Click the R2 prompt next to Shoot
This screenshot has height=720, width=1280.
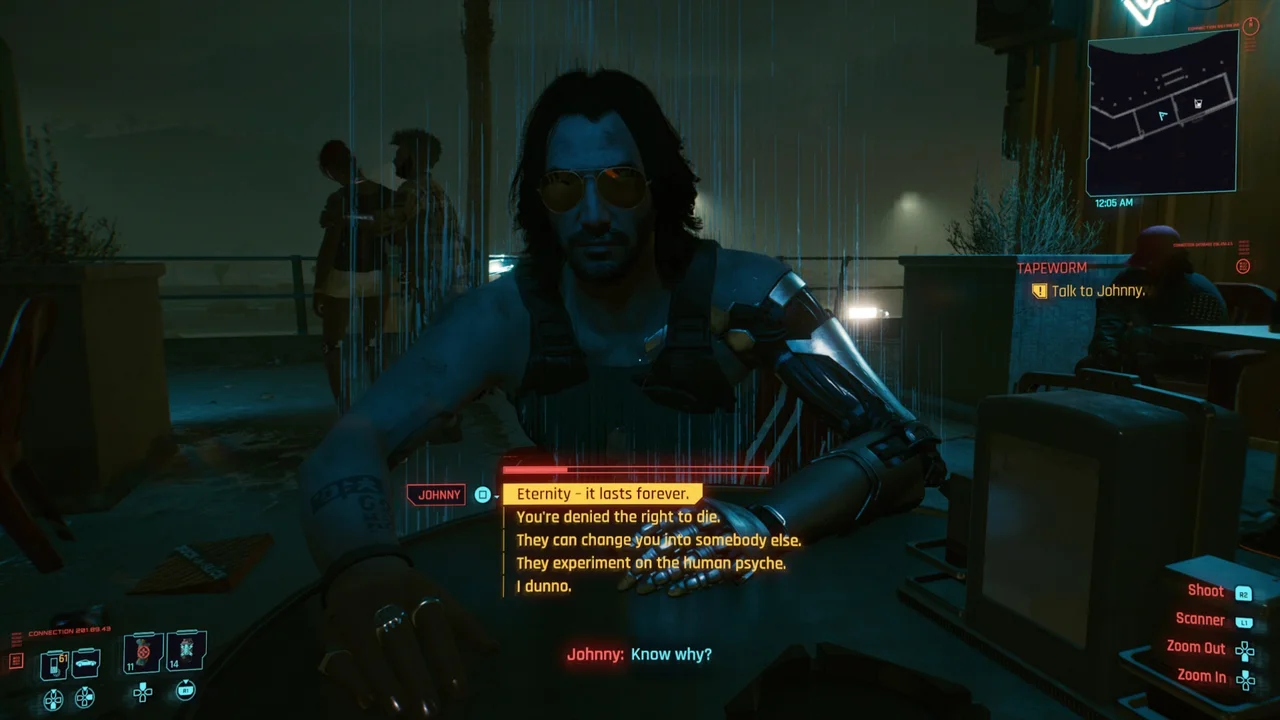1242,591
